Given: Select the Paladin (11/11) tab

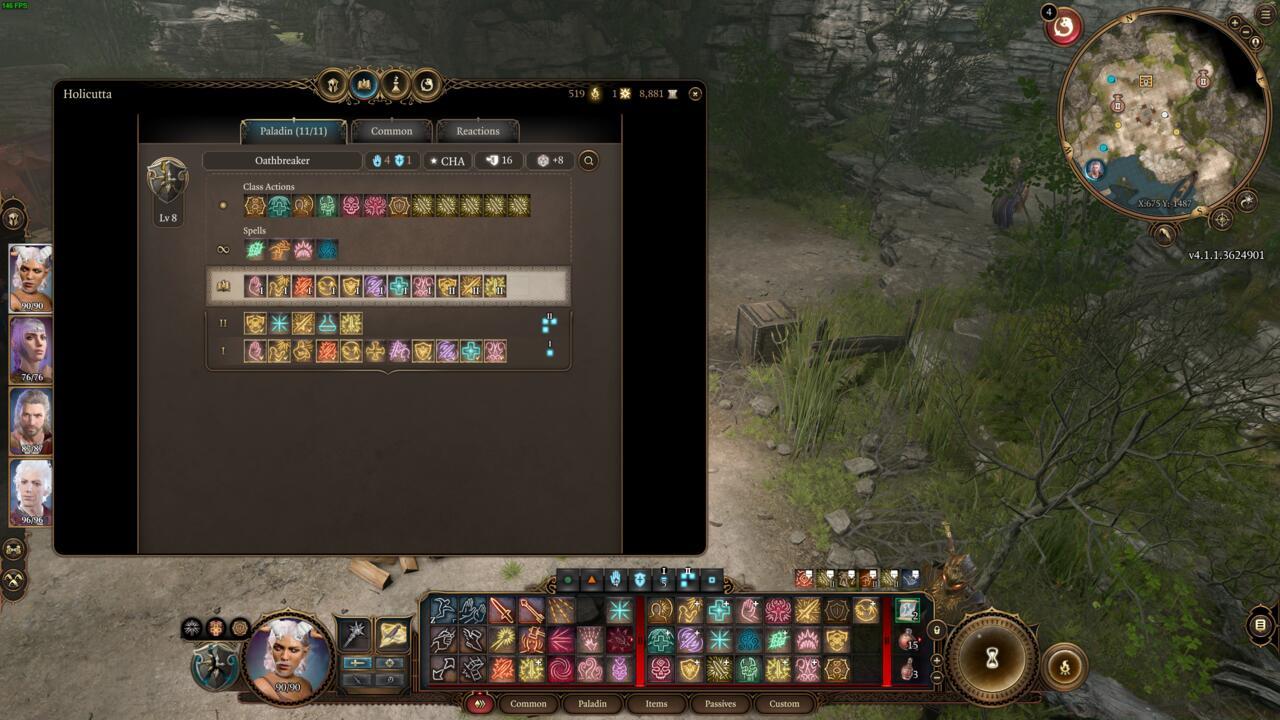Looking at the screenshot, I should click(x=293, y=131).
